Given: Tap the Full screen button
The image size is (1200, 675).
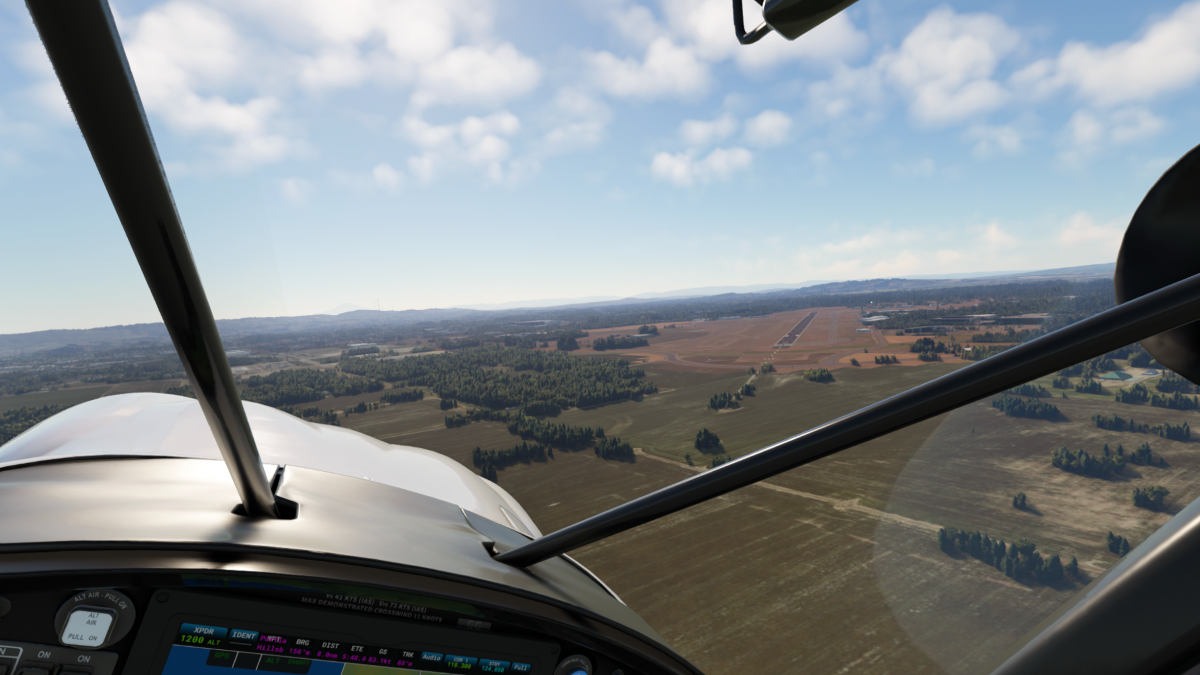Looking at the screenshot, I should (x=521, y=666).
